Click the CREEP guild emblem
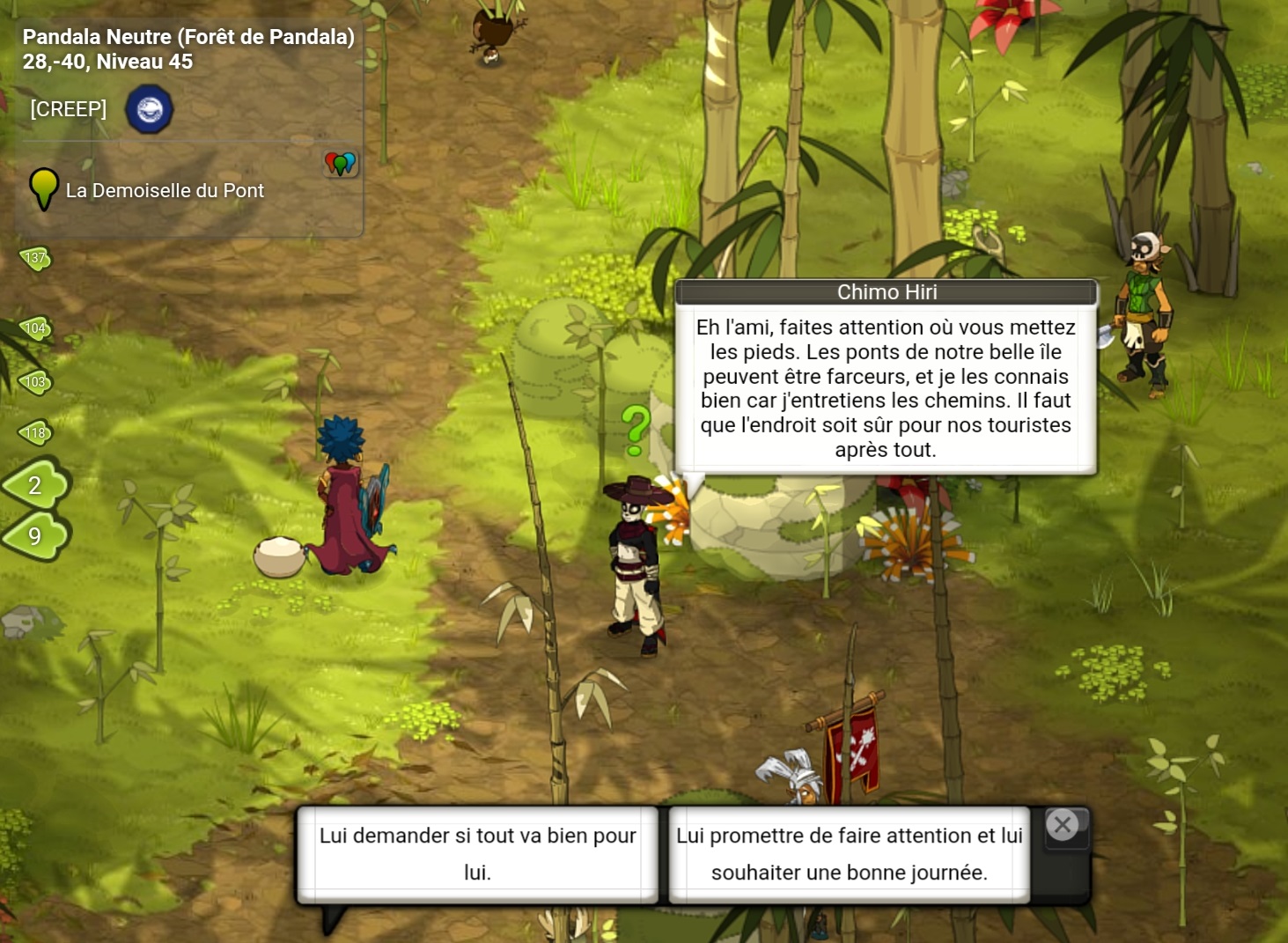 point(149,110)
